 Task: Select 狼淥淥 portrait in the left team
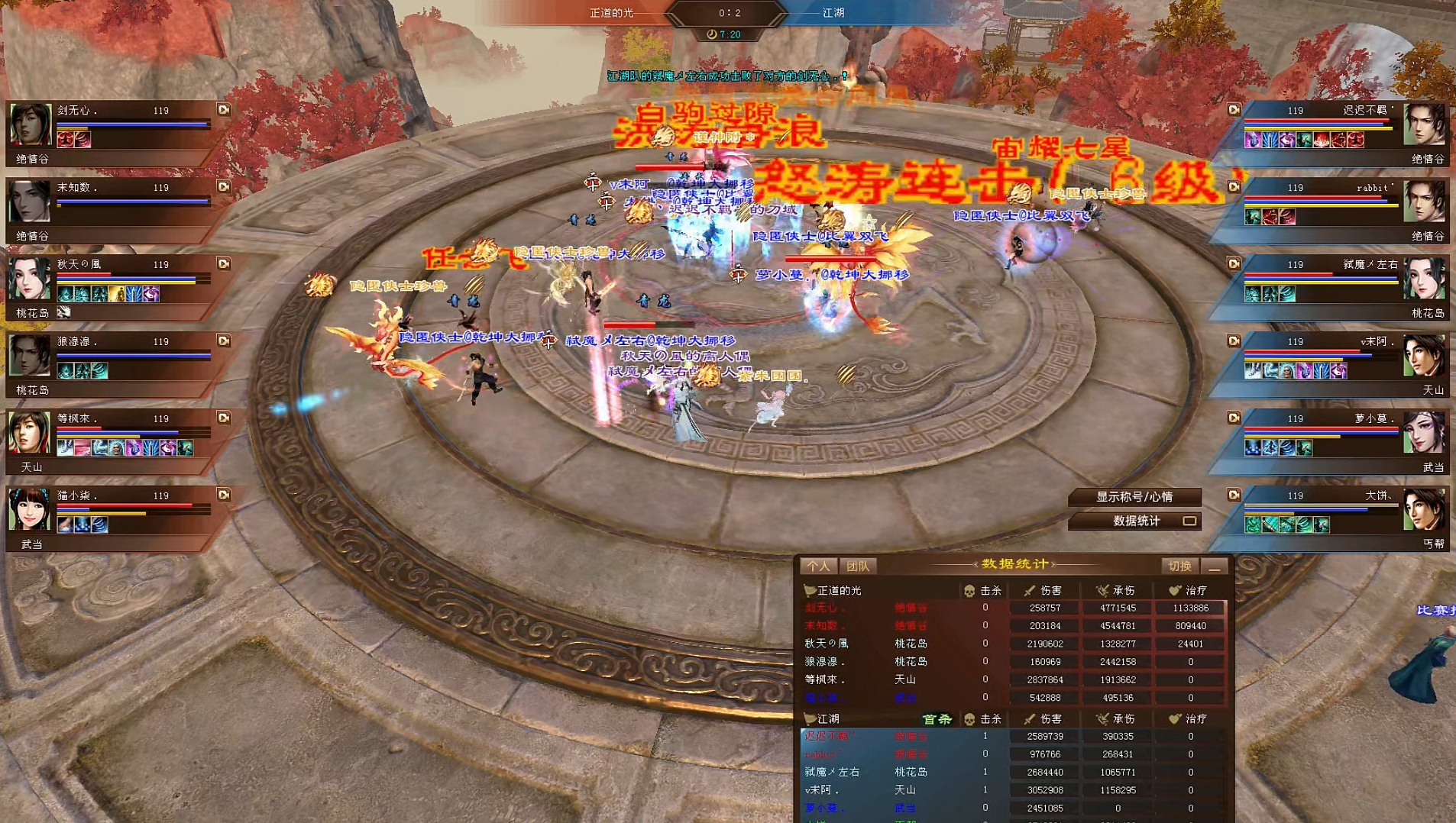[x=30, y=357]
